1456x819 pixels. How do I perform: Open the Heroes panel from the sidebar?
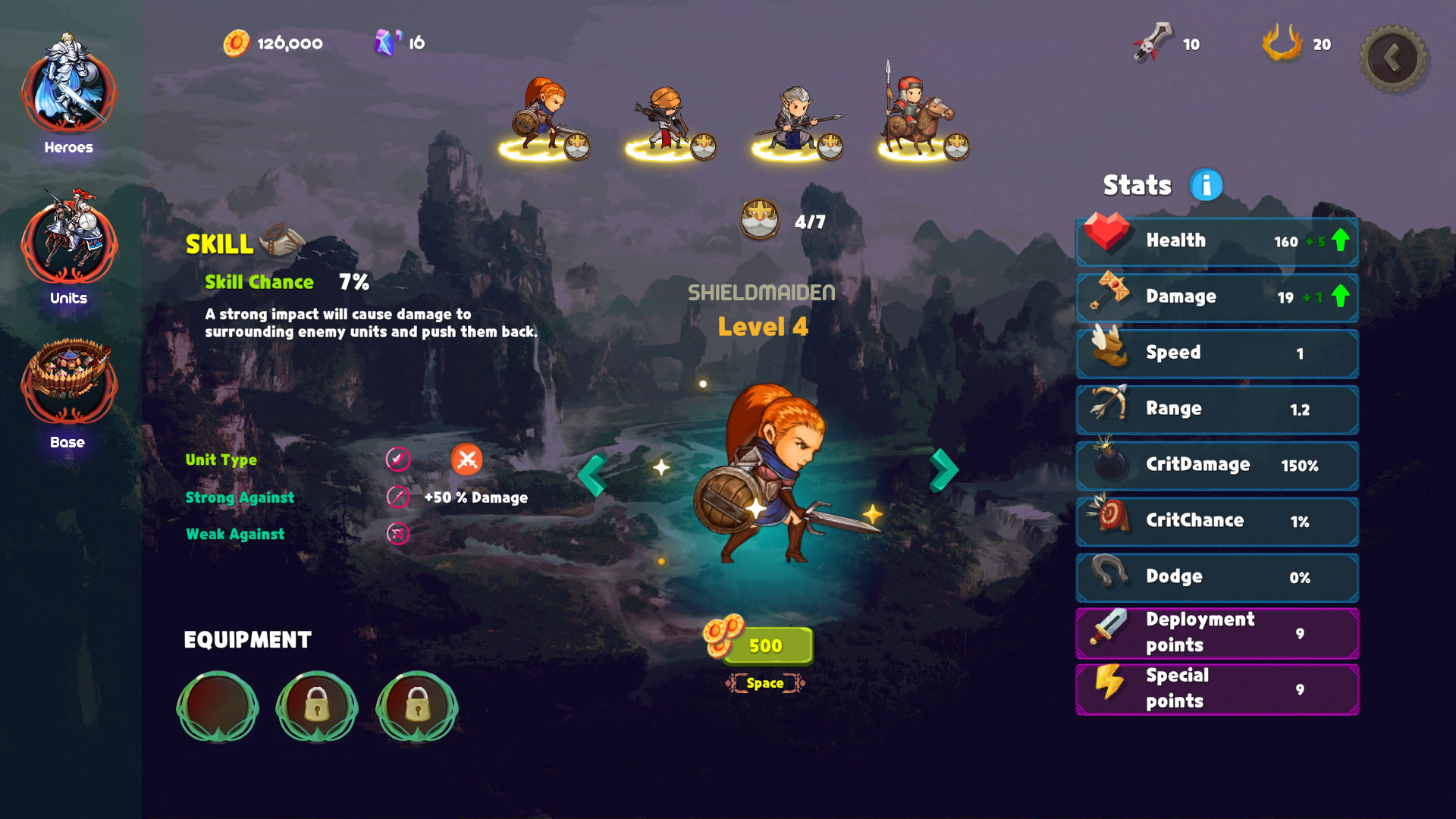point(68,91)
